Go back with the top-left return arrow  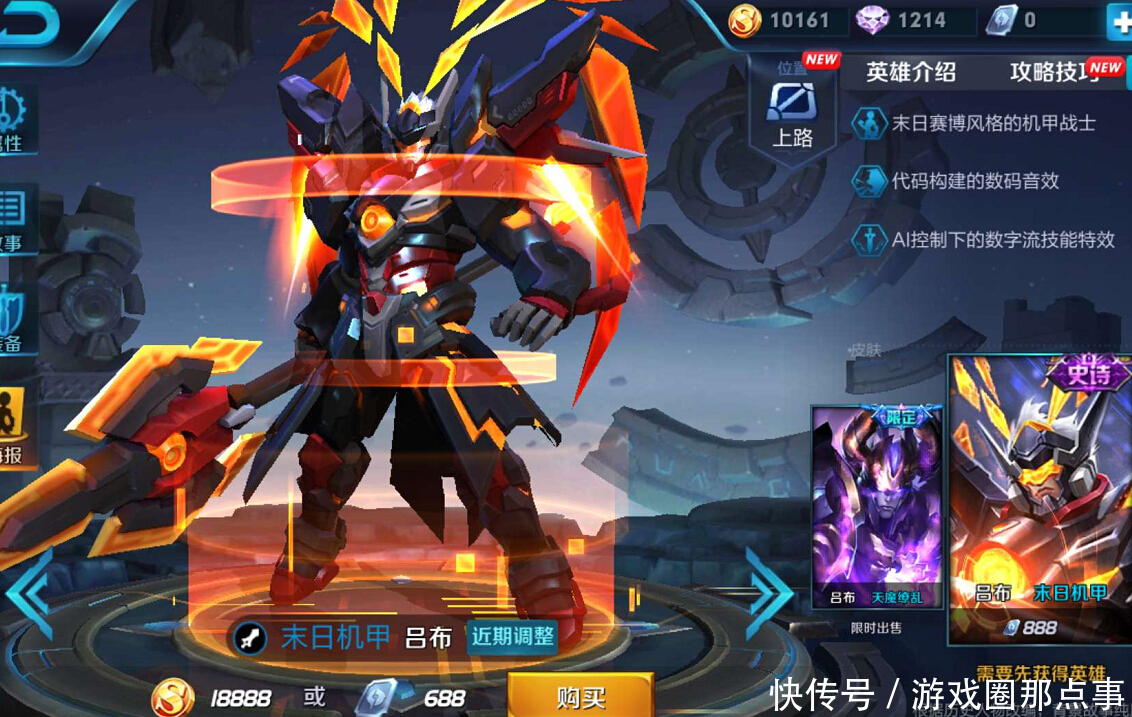click(28, 24)
